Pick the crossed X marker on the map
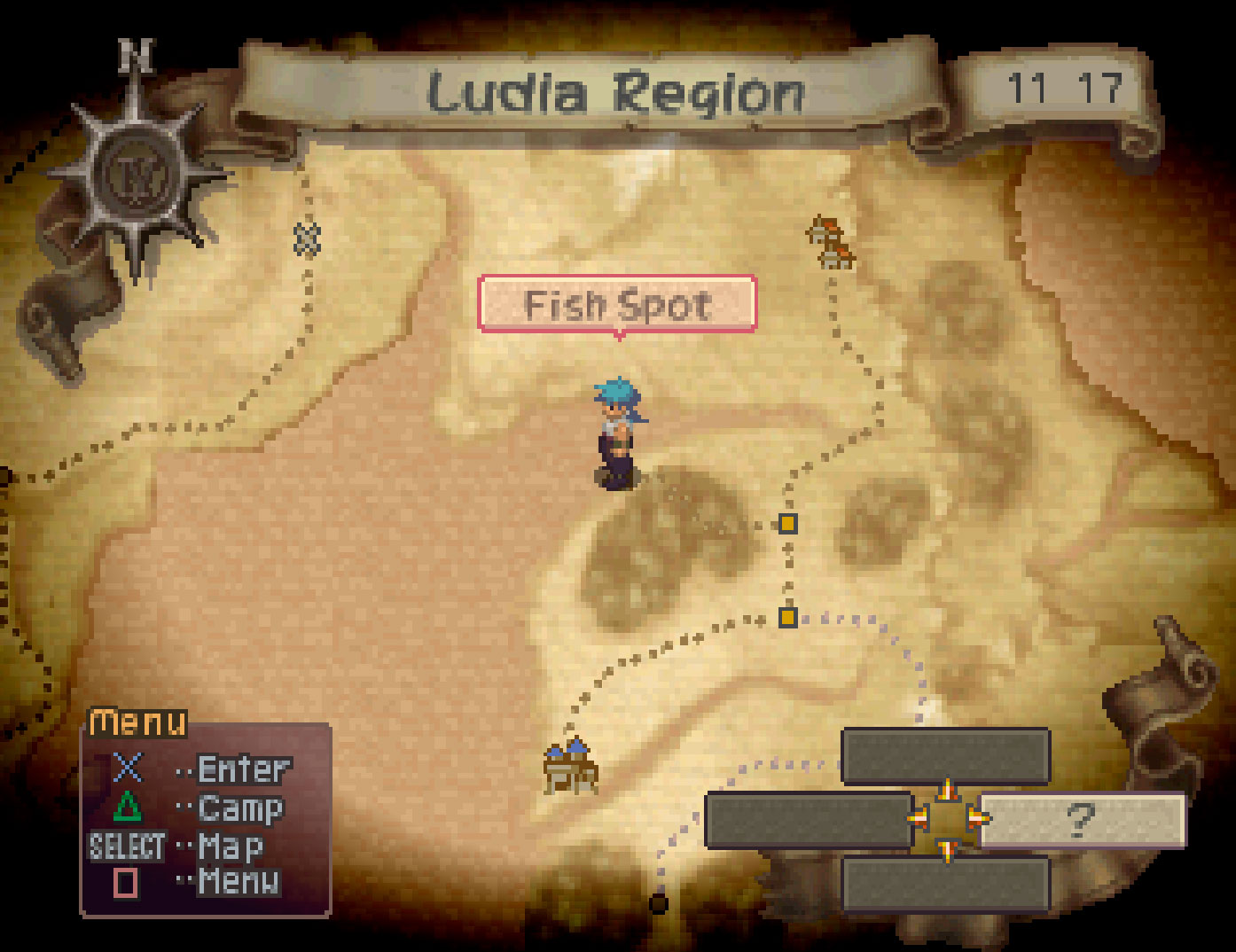The height and width of the screenshot is (952, 1236). coord(307,239)
